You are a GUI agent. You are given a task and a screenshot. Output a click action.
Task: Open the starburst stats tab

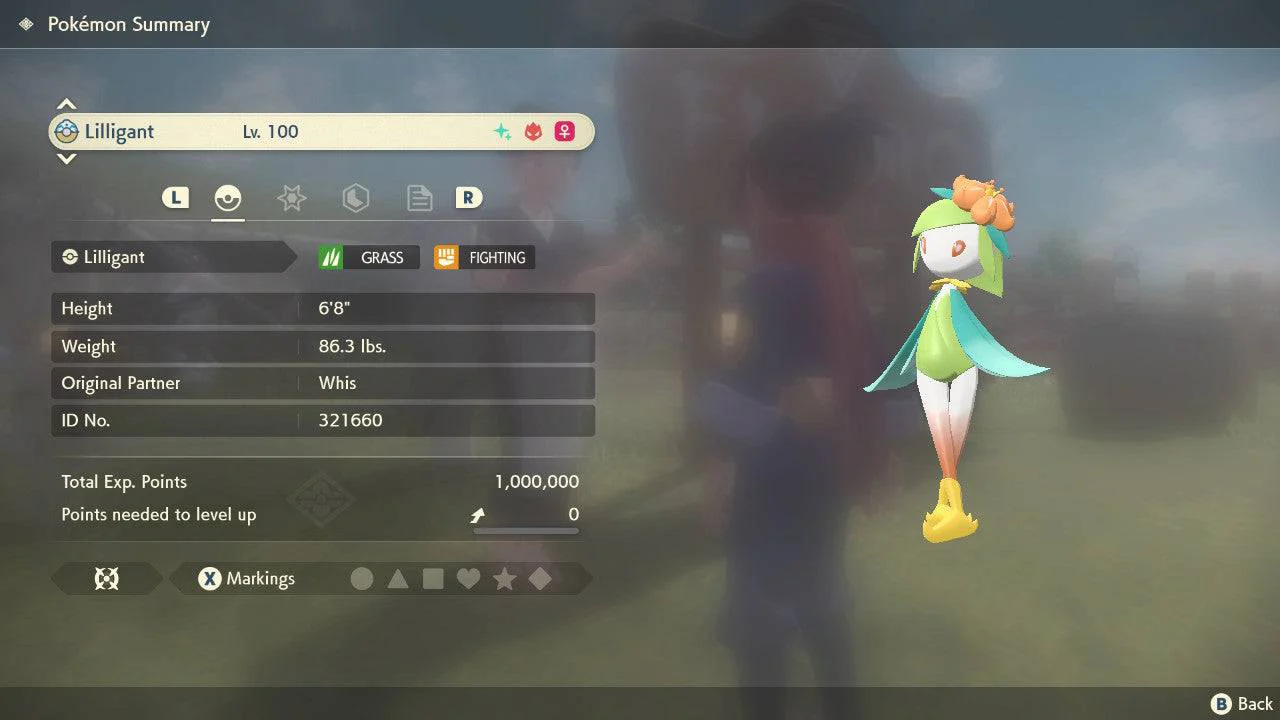[x=291, y=198]
